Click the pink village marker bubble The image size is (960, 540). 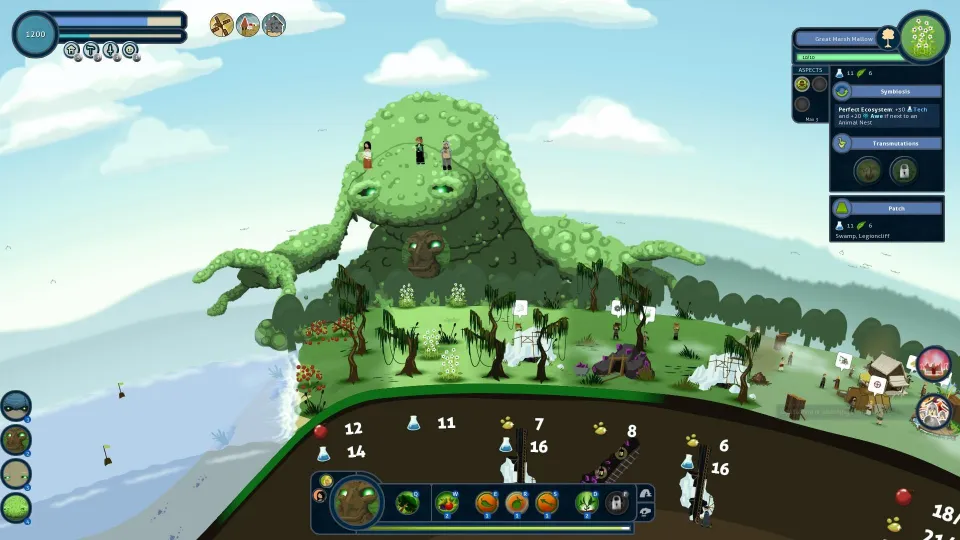click(933, 362)
